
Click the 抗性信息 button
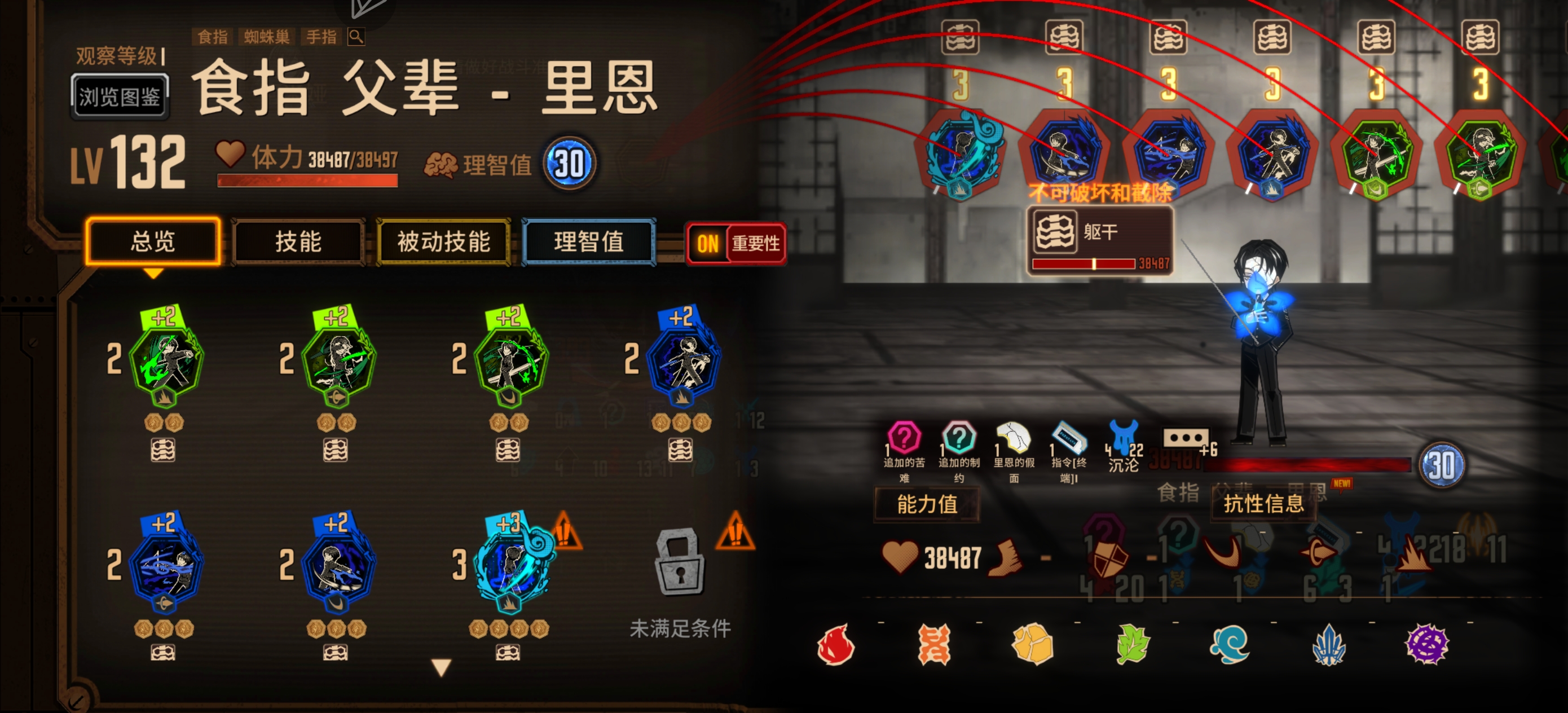(x=1264, y=504)
